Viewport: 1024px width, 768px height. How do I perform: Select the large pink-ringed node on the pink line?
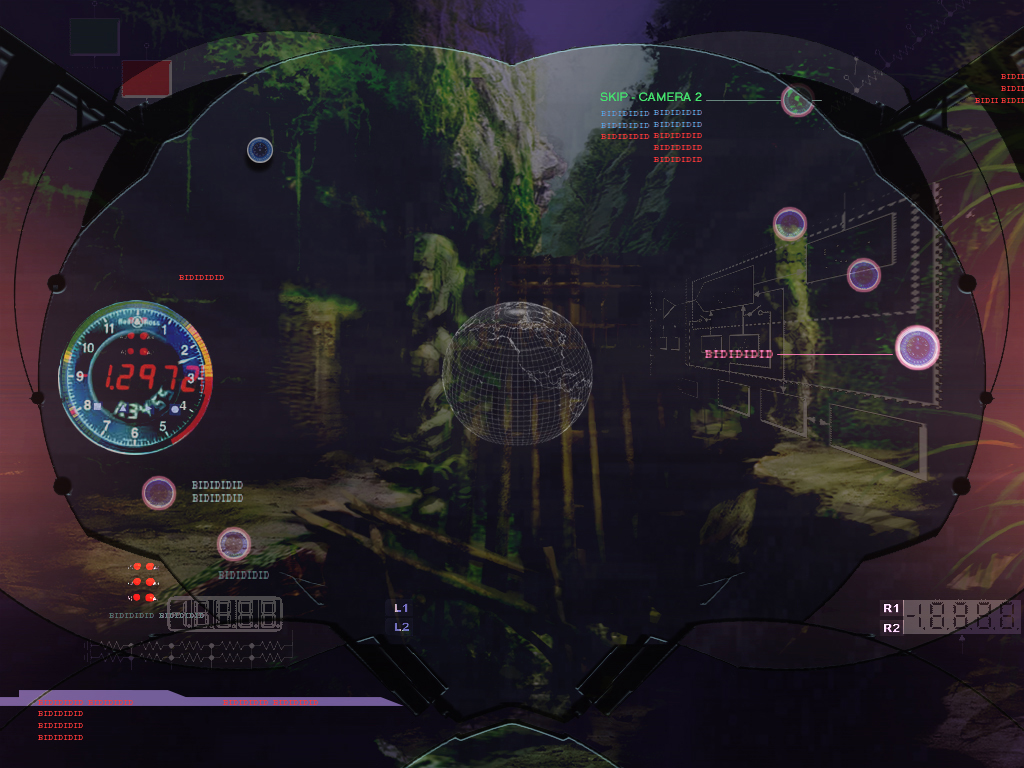tap(917, 348)
